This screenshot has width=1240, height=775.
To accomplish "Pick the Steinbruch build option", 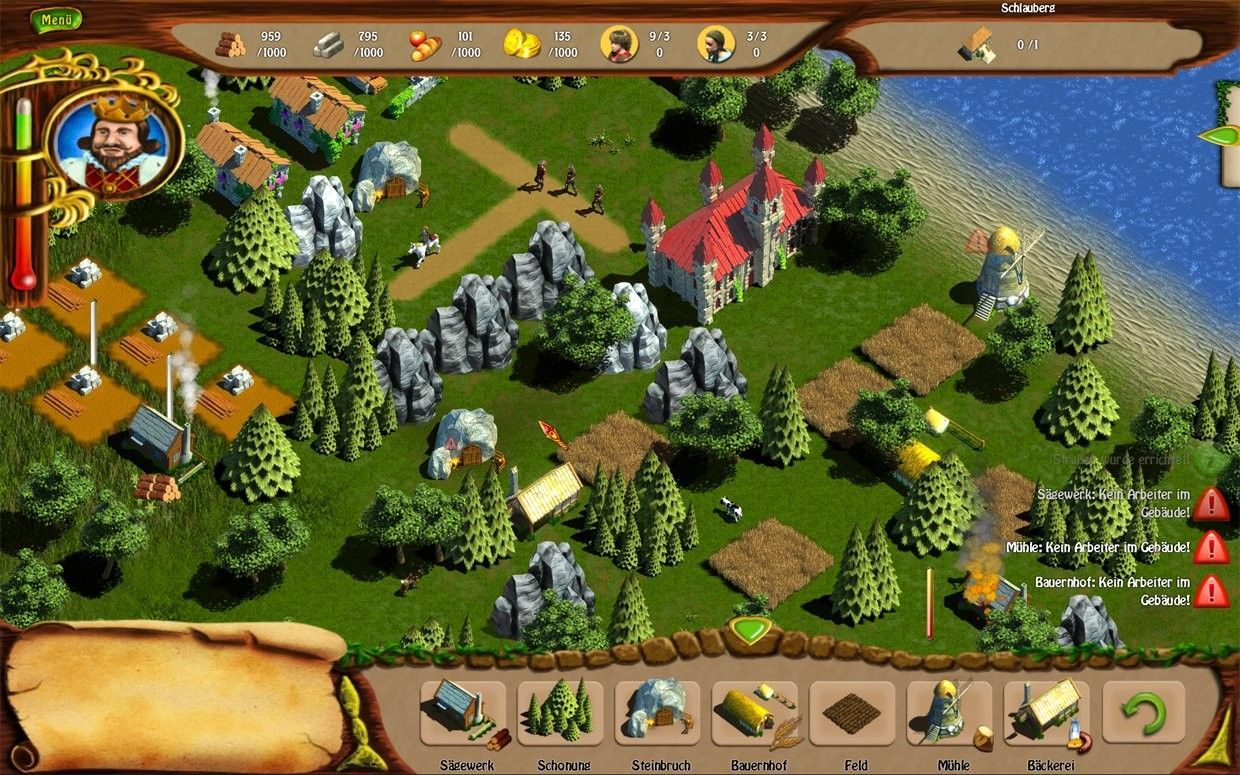I will coord(657,713).
